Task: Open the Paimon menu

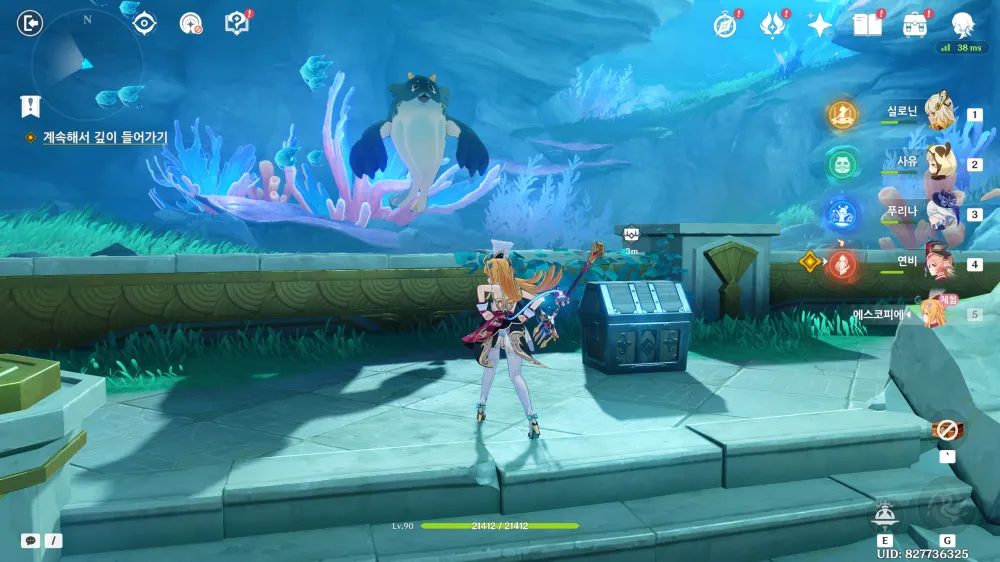Action: (x=963, y=24)
